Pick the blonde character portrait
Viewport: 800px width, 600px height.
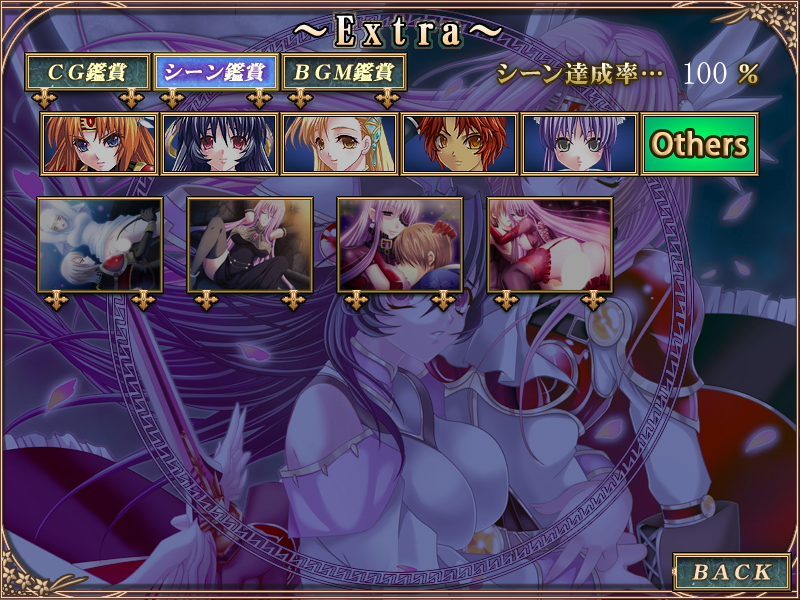point(339,144)
